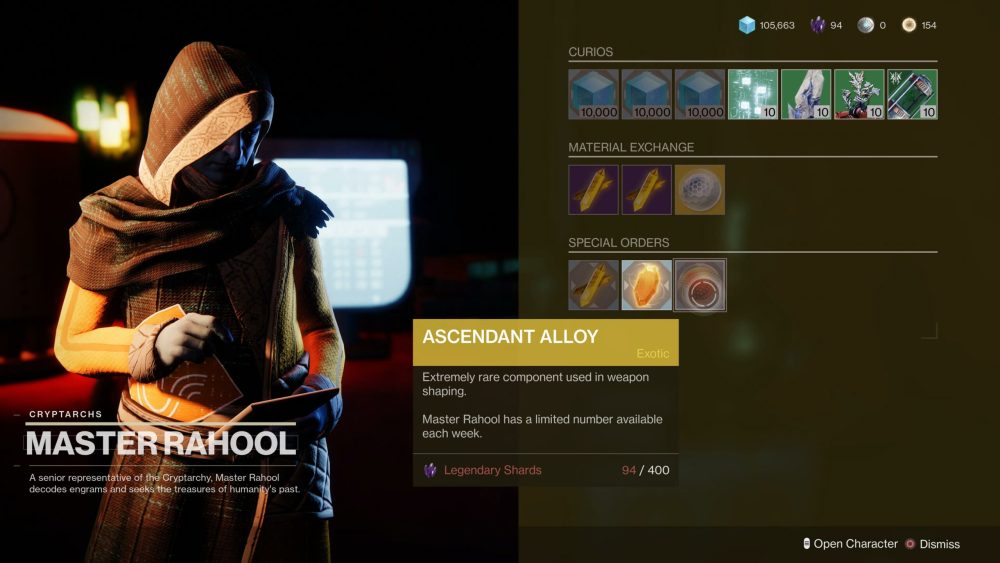Pick the glowing orange crystal special order
This screenshot has height=563, width=1000.
[x=647, y=285]
